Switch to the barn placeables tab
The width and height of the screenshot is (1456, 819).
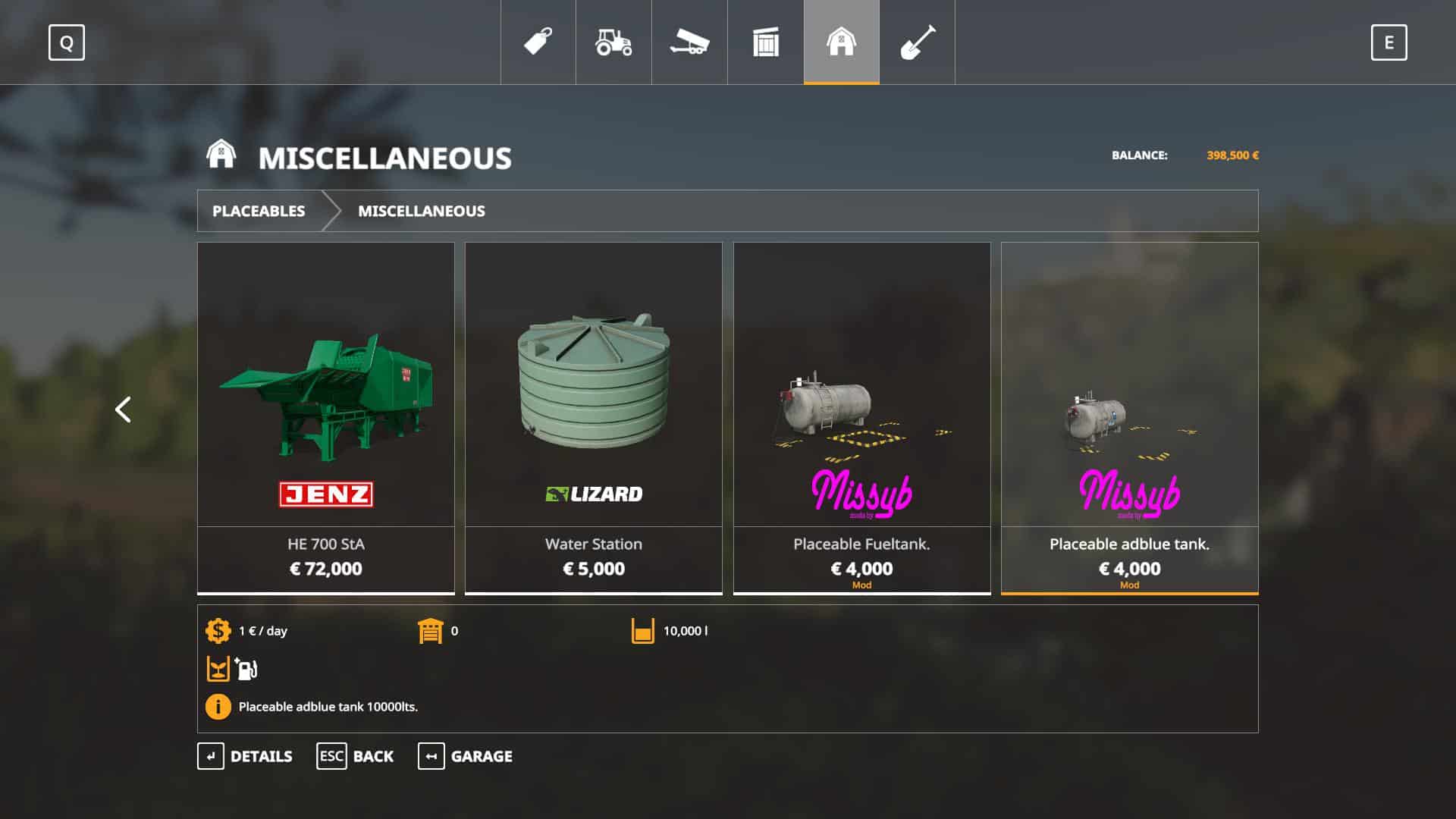tap(841, 42)
